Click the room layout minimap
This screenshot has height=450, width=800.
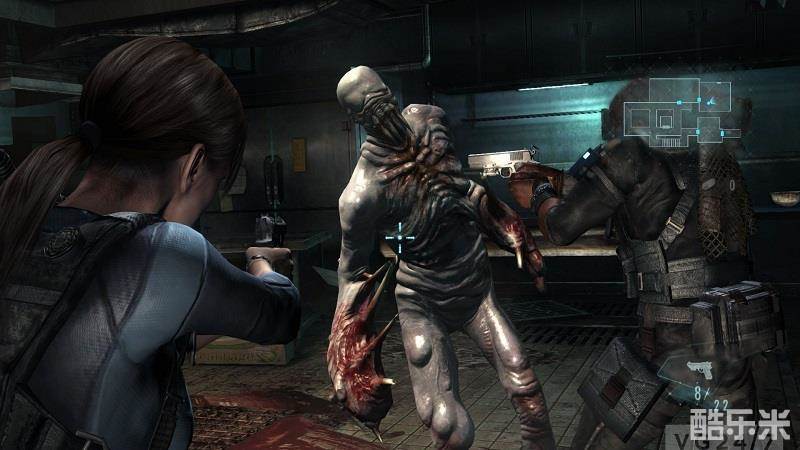coord(679,109)
